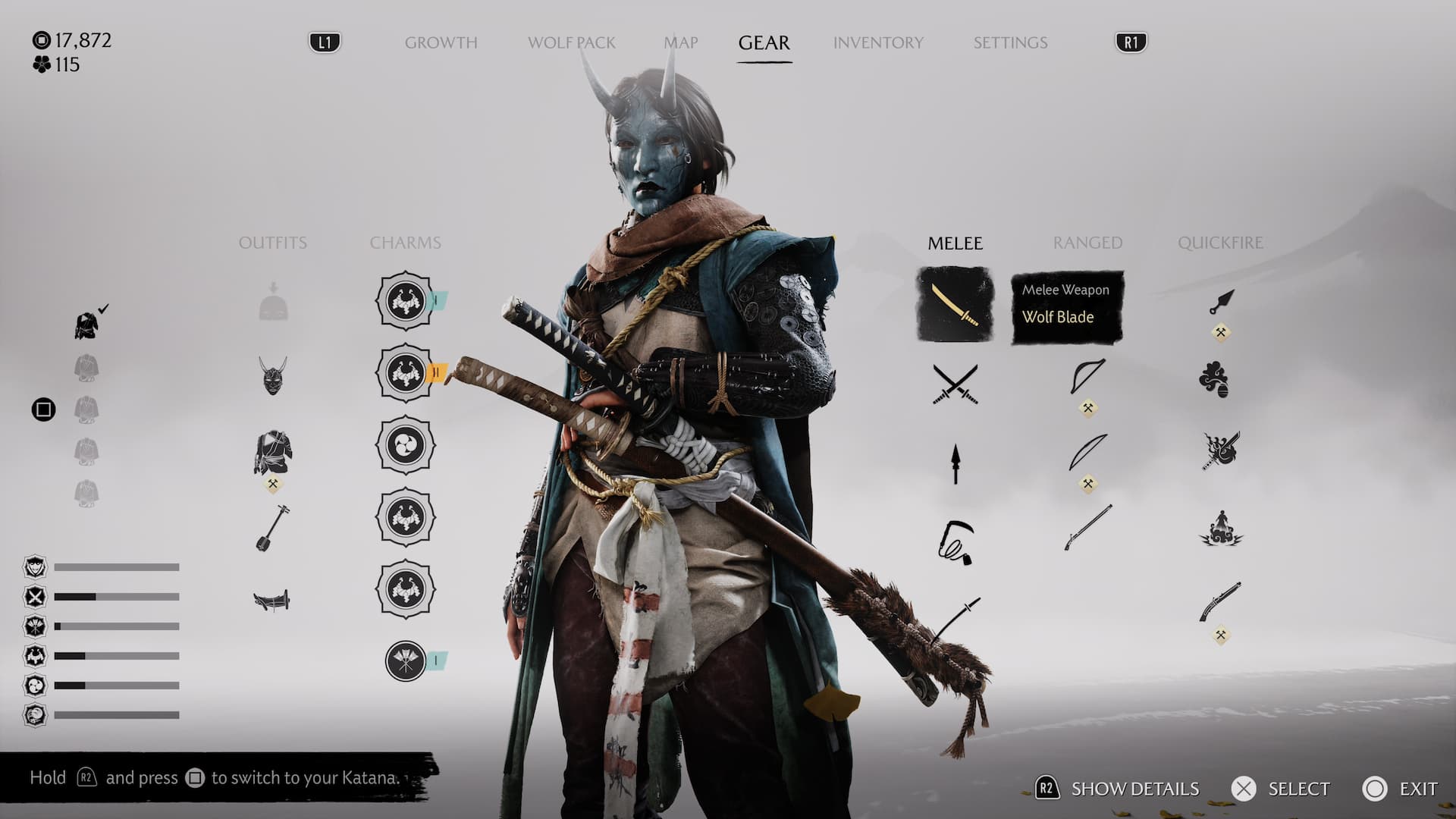Select the oni mask outfit slot
The width and height of the screenshot is (1456, 819).
click(x=273, y=375)
